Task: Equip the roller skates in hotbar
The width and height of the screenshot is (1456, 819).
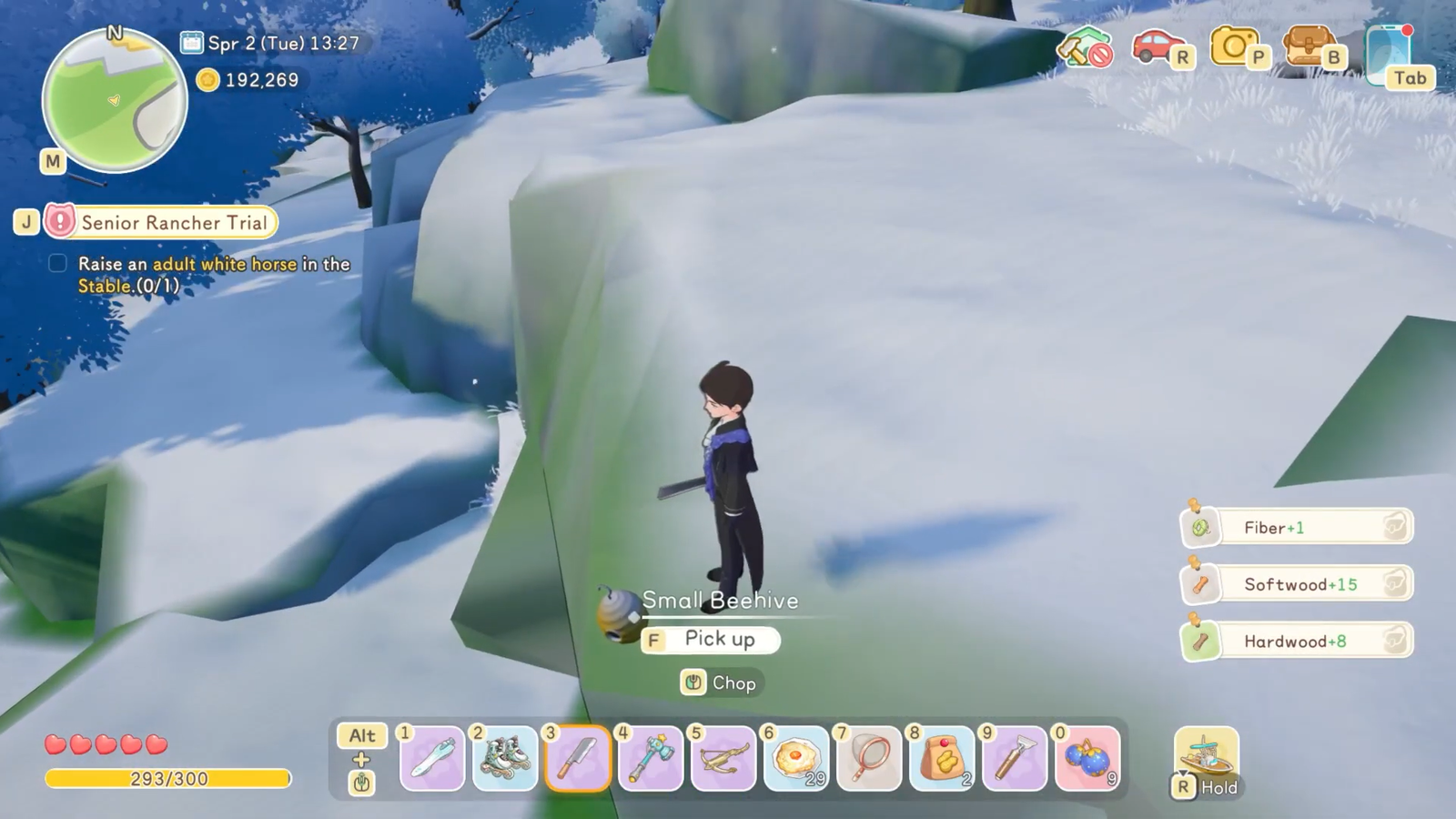Action: click(505, 758)
